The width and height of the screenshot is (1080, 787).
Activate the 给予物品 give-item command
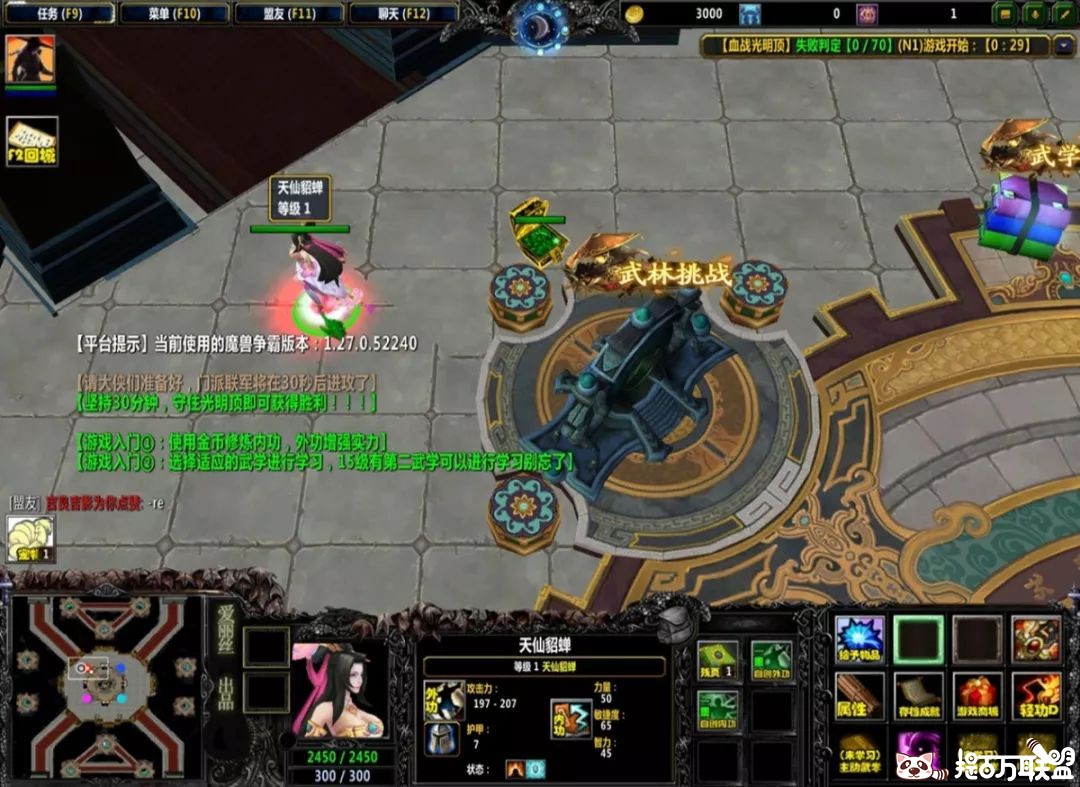pos(860,640)
